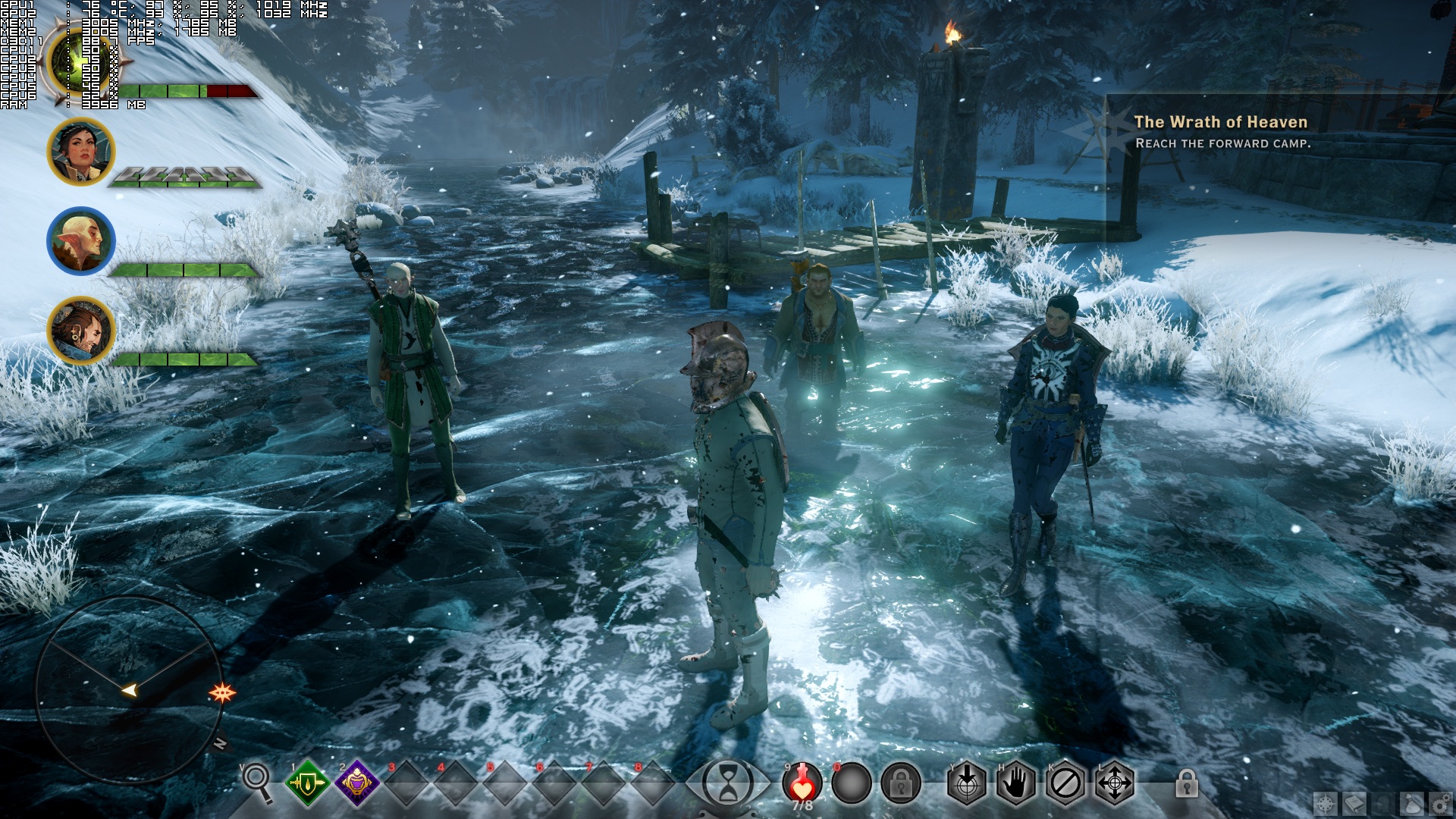Click the padlock at the bar's end

click(1187, 783)
